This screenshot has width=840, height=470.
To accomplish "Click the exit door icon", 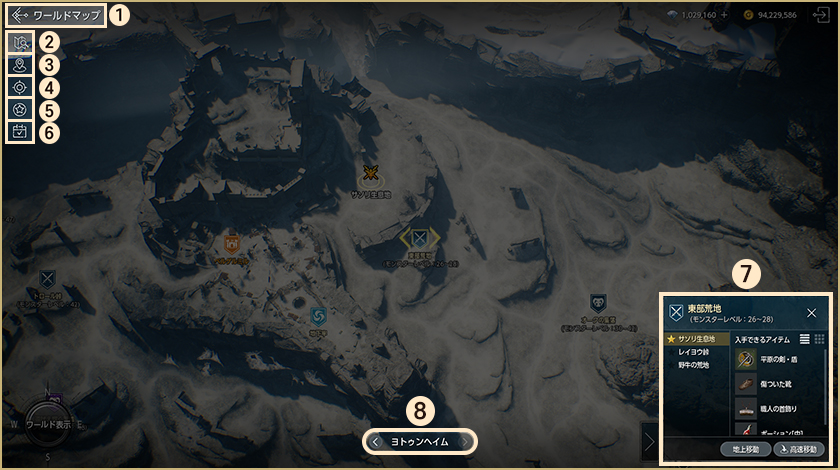I will tap(823, 16).
